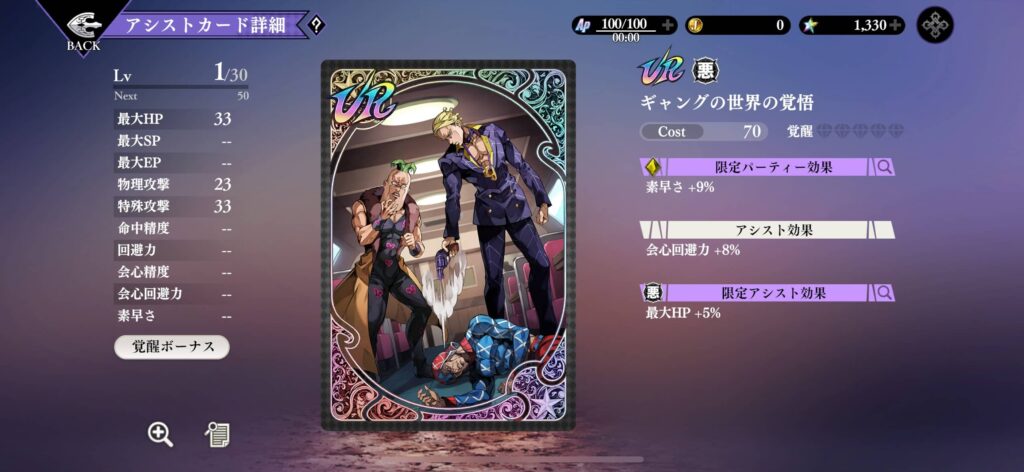Screen dimensions: 1024x472
Task: Open the ornate main menu button
Action: [935, 25]
